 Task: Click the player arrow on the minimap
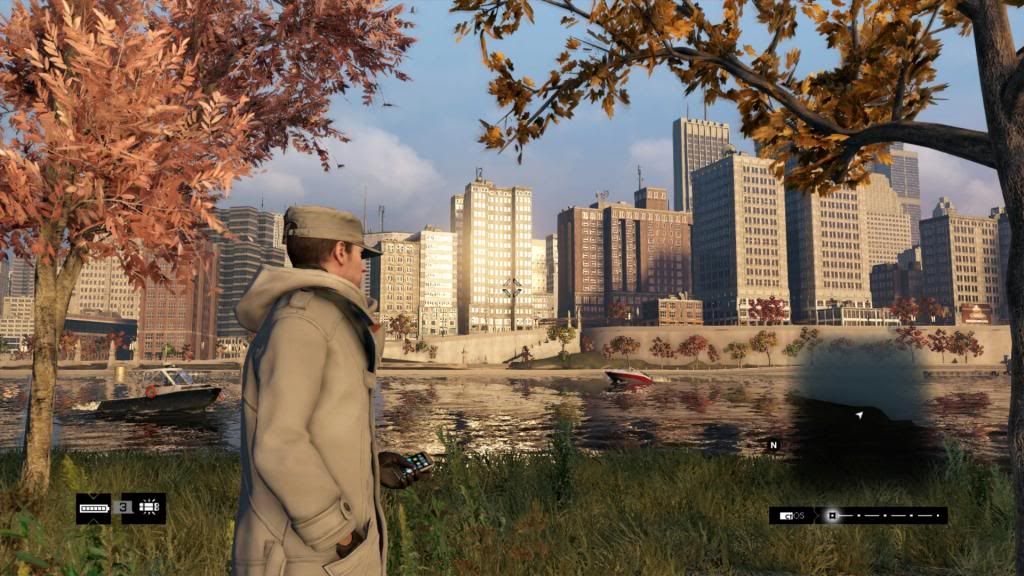tap(859, 413)
